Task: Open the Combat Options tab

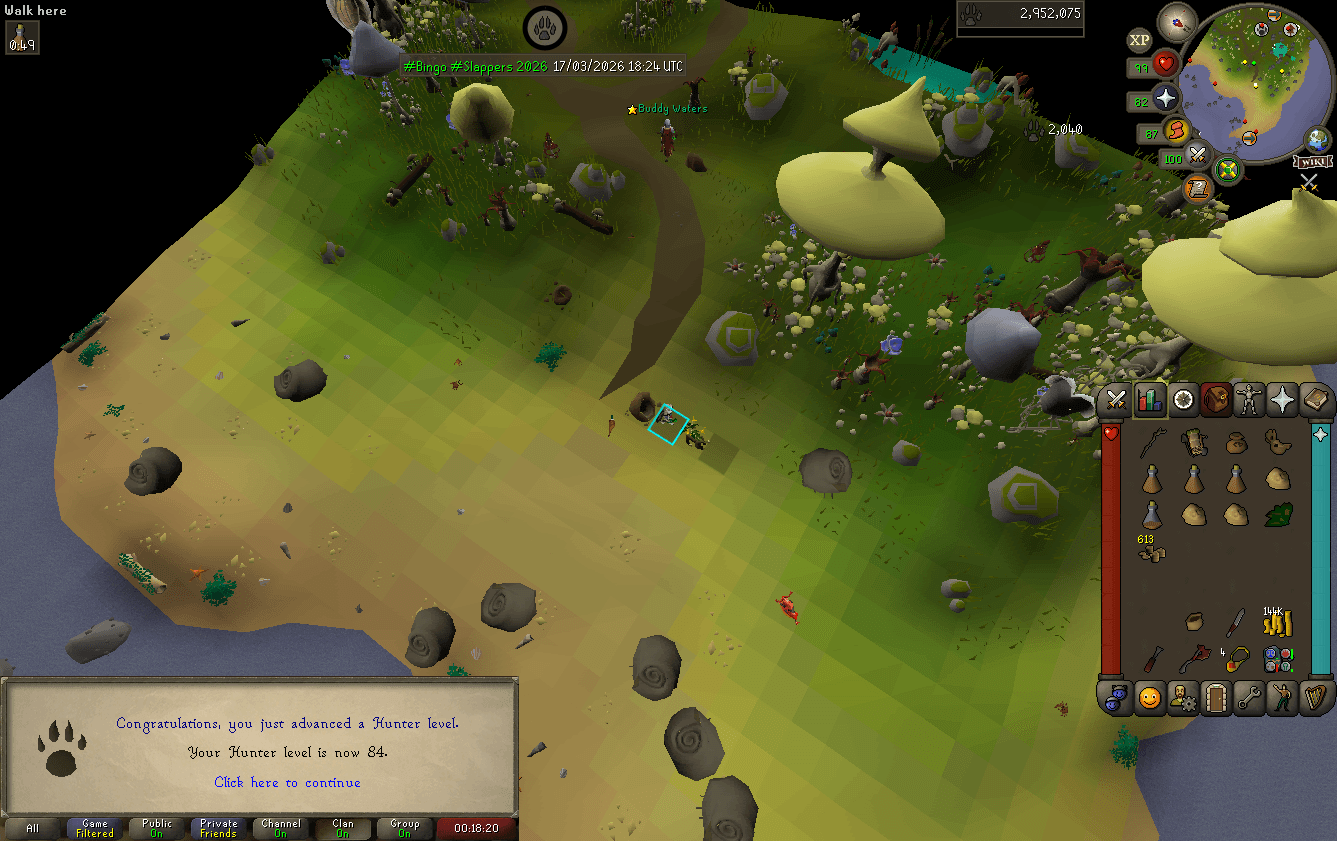Action: 1115,400
